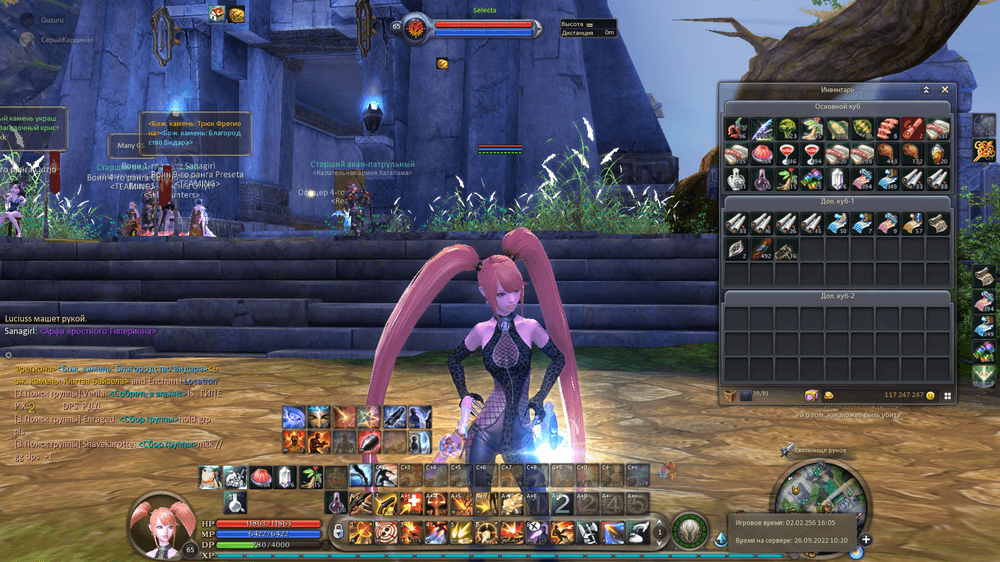Open the Доп. куб-2 section header
Screen dimensions: 1000x562
pos(838,296)
